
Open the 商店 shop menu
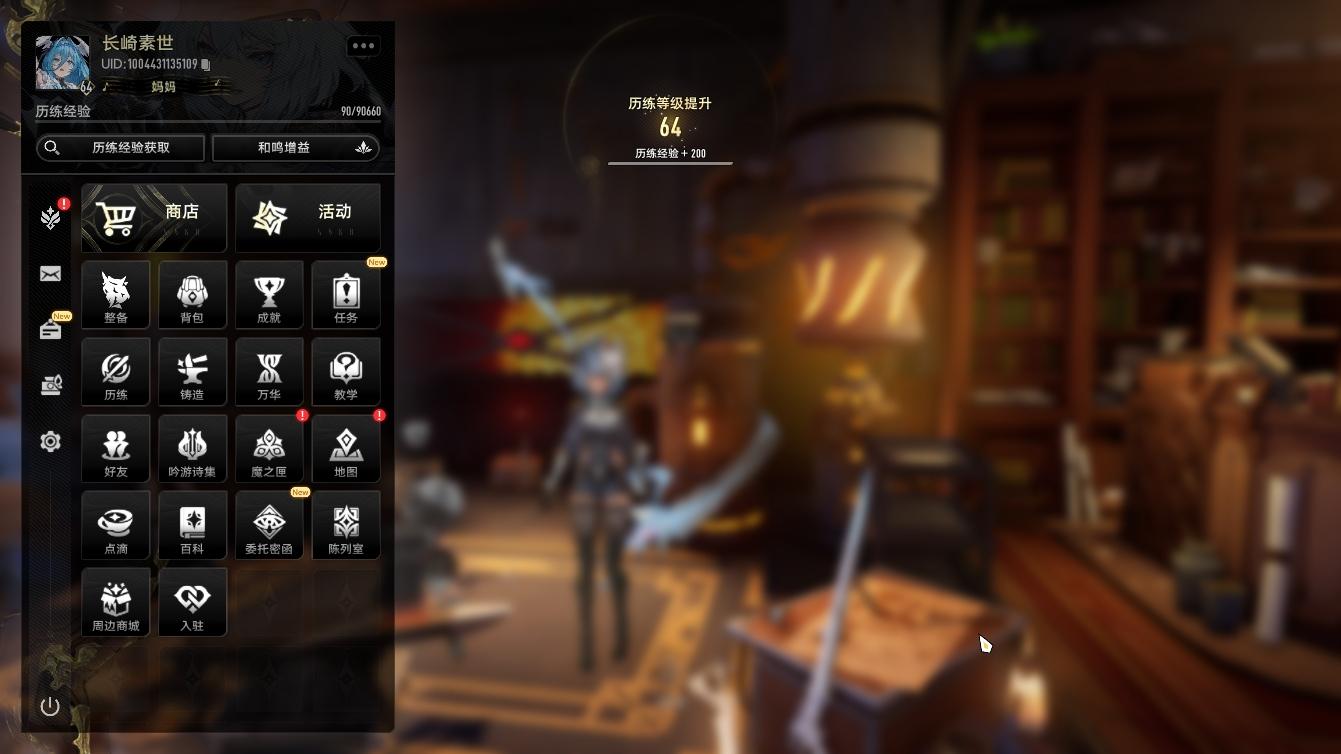tap(154, 218)
